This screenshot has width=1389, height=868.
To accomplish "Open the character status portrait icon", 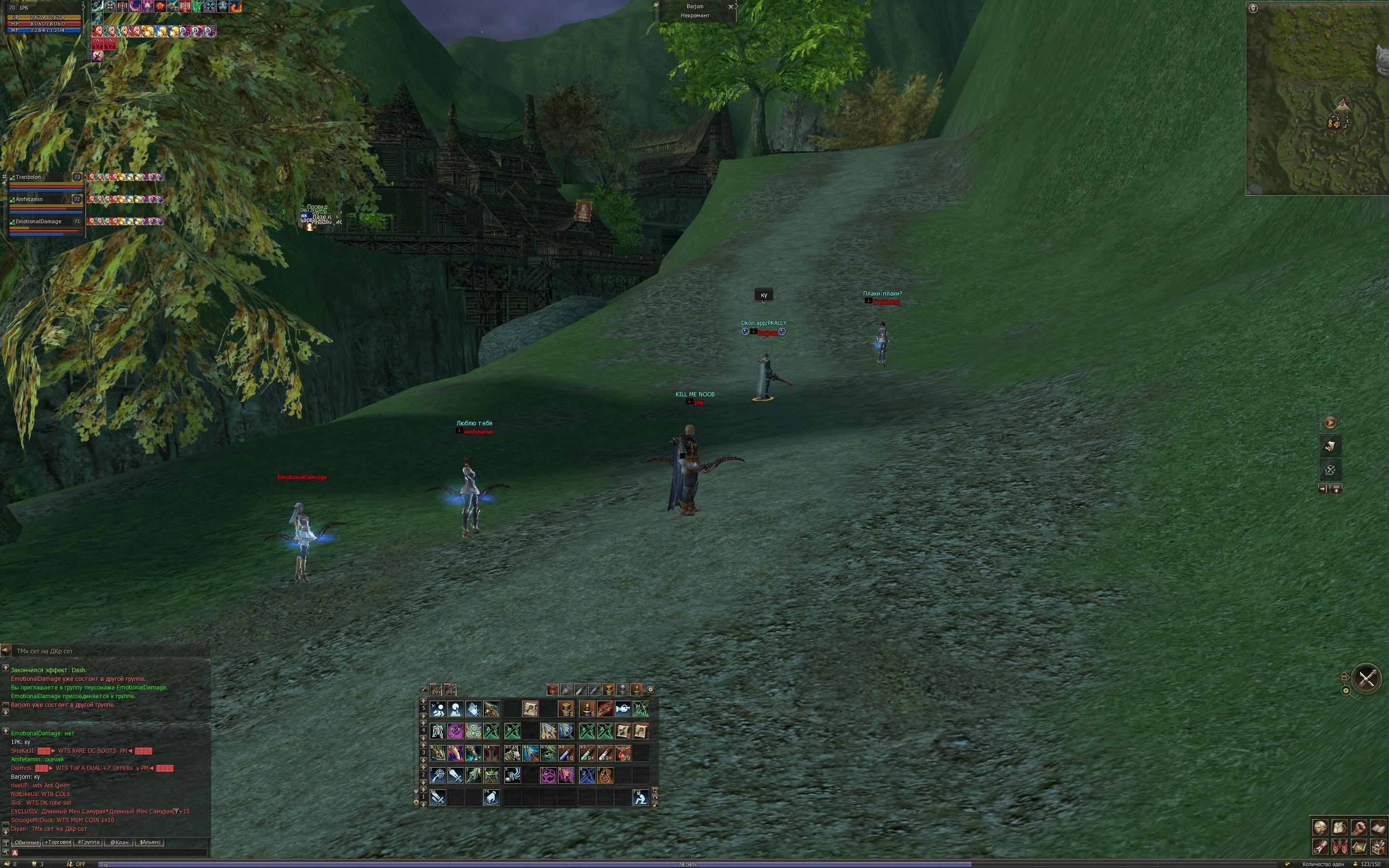I will coord(1320,827).
